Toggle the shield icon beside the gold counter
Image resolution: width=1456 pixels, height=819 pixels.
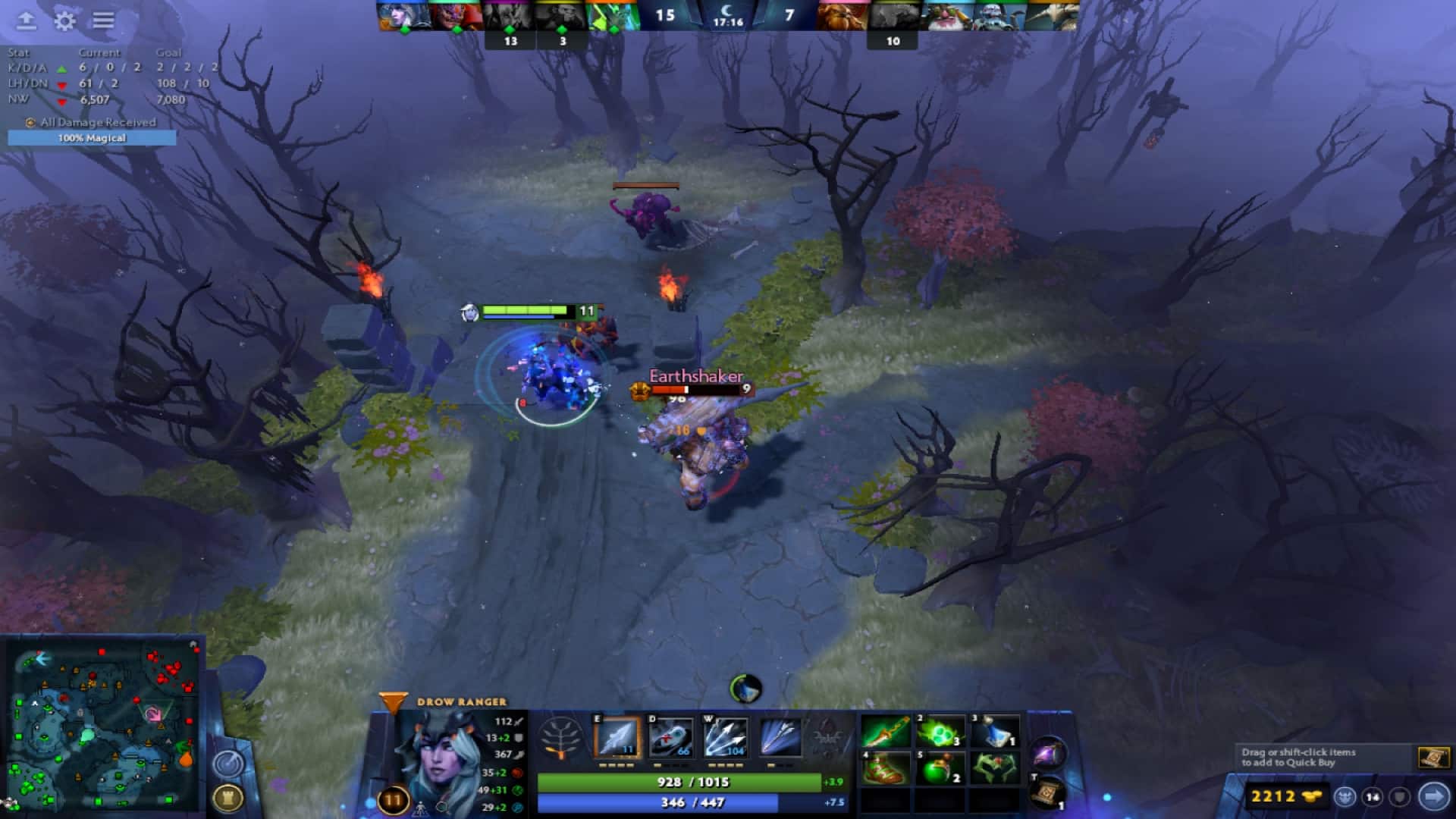click(x=1400, y=797)
